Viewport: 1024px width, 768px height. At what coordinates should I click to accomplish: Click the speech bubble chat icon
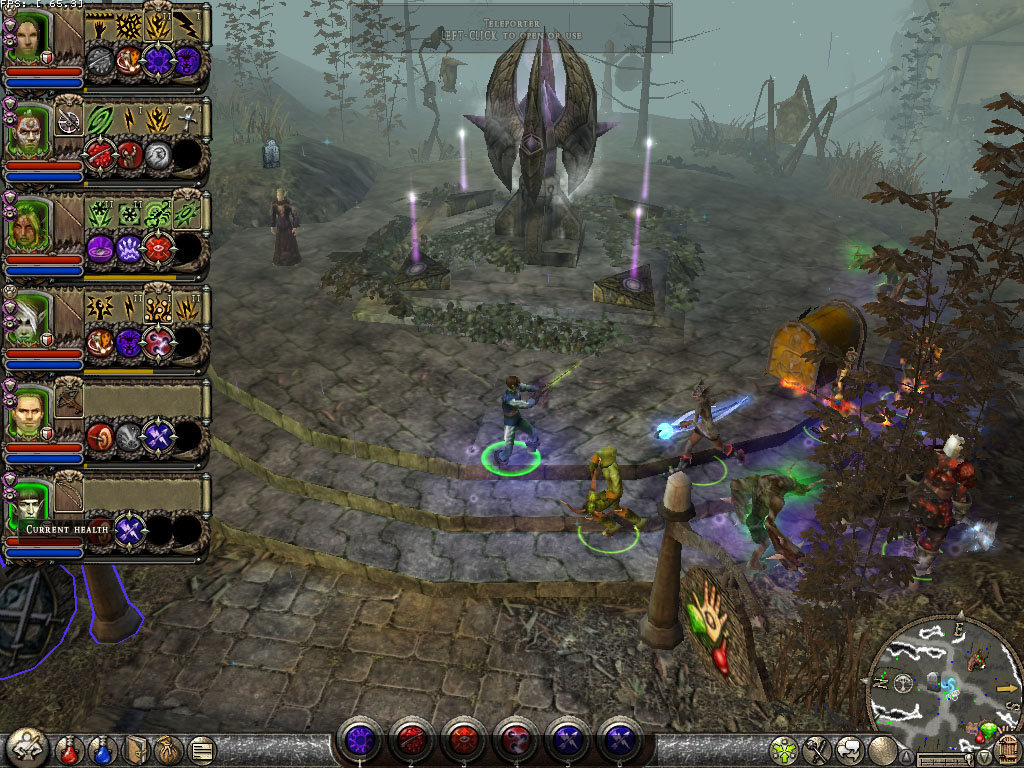(x=849, y=747)
